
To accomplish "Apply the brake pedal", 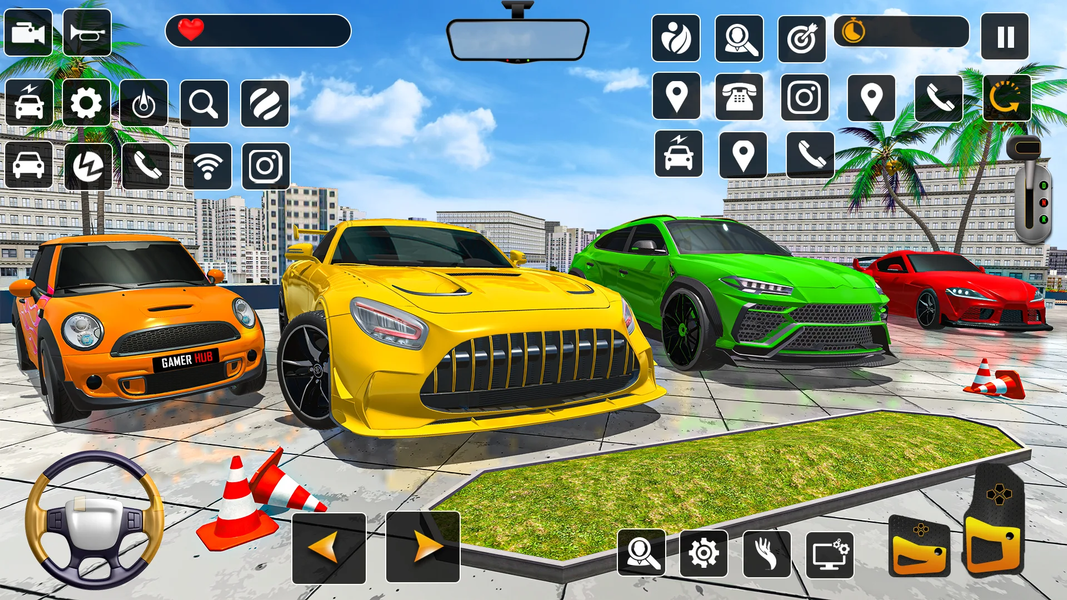I will [919, 546].
